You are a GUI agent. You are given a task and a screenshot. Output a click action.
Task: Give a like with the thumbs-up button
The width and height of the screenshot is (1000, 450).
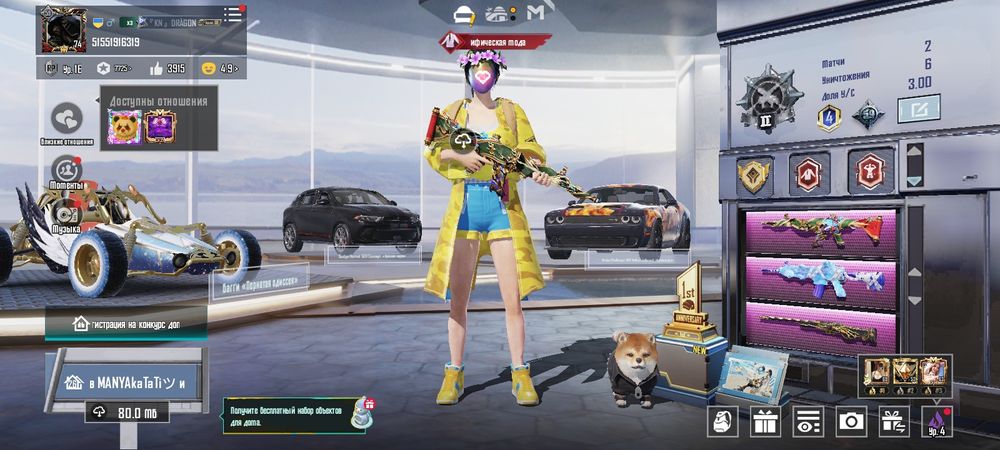tap(156, 68)
